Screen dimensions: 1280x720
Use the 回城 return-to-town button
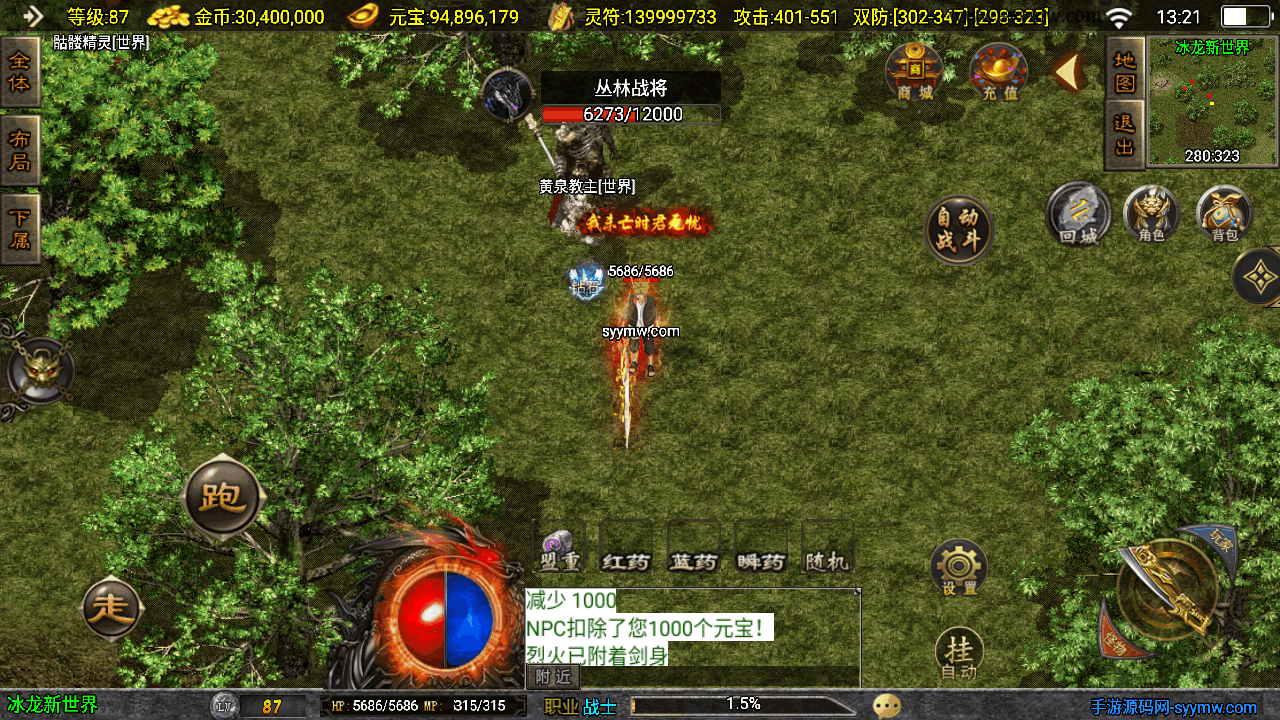click(x=1078, y=215)
